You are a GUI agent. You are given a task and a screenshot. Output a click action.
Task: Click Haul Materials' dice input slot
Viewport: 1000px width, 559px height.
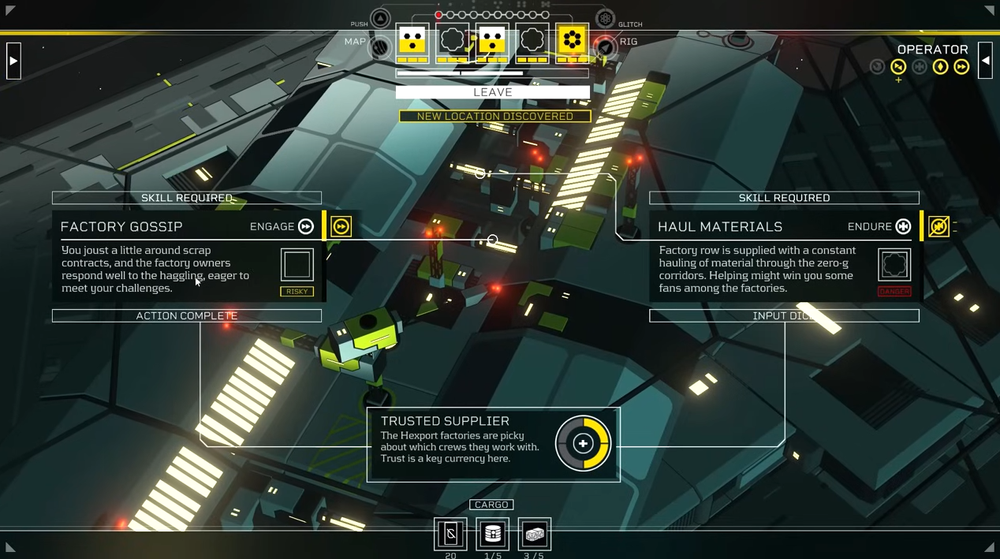[x=894, y=265]
